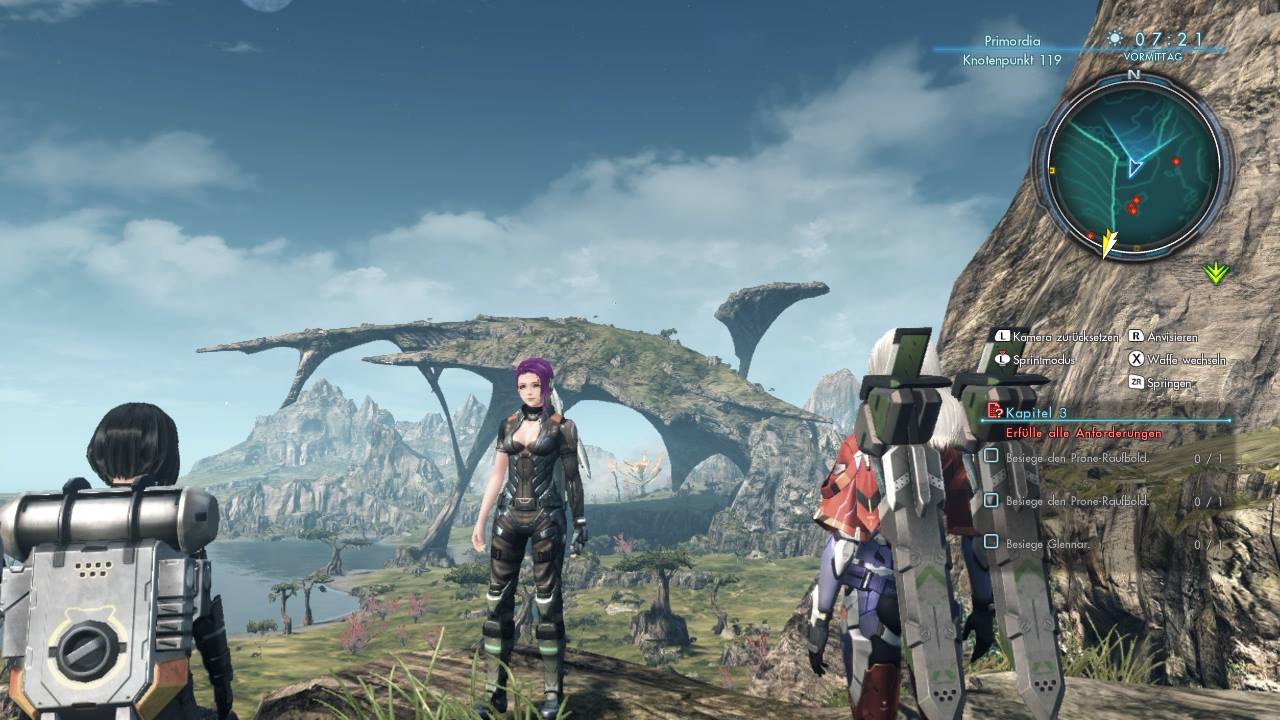
Task: Click the green downward chevron icon
Action: point(1215,273)
